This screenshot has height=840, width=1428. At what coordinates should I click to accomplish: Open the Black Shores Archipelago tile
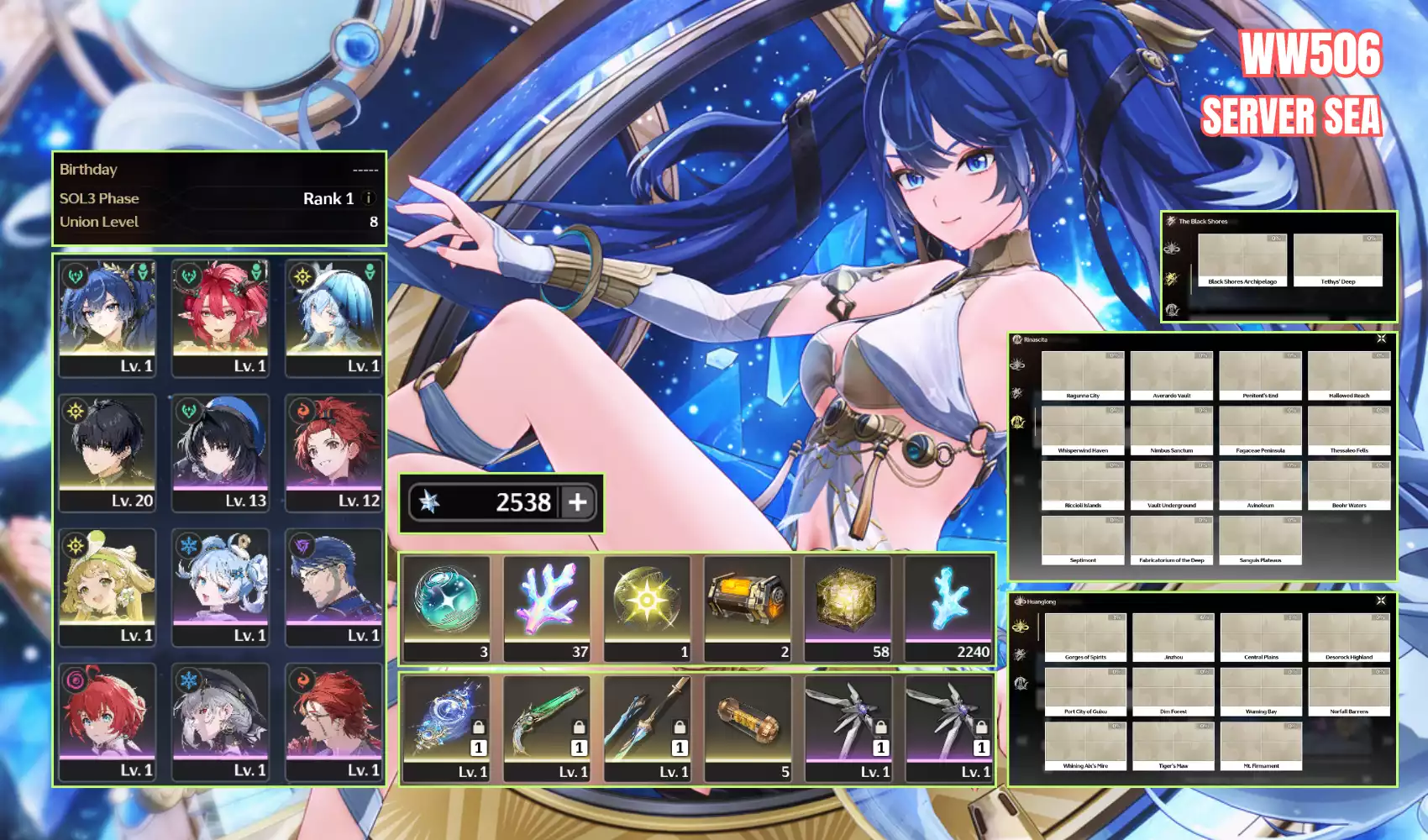point(1242,260)
